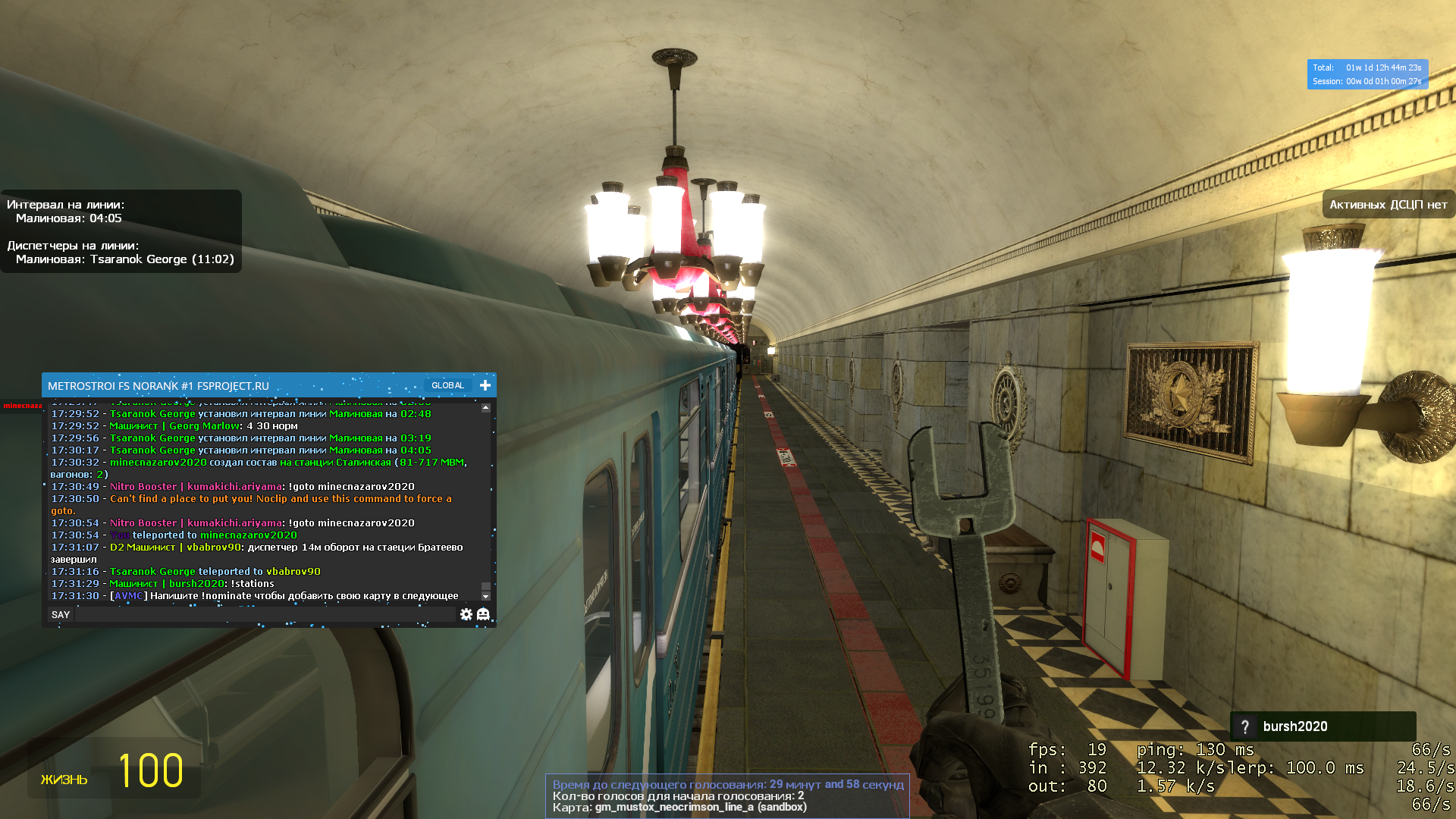This screenshot has height=819, width=1456.
Task: Switch to the GLOBAL chat tab
Action: click(447, 384)
